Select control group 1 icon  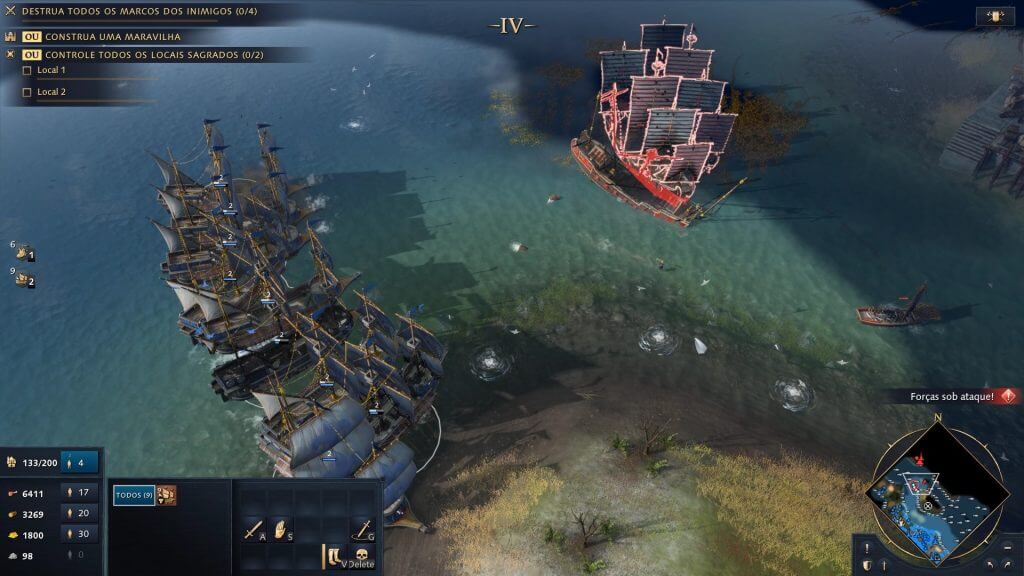[x=24, y=254]
